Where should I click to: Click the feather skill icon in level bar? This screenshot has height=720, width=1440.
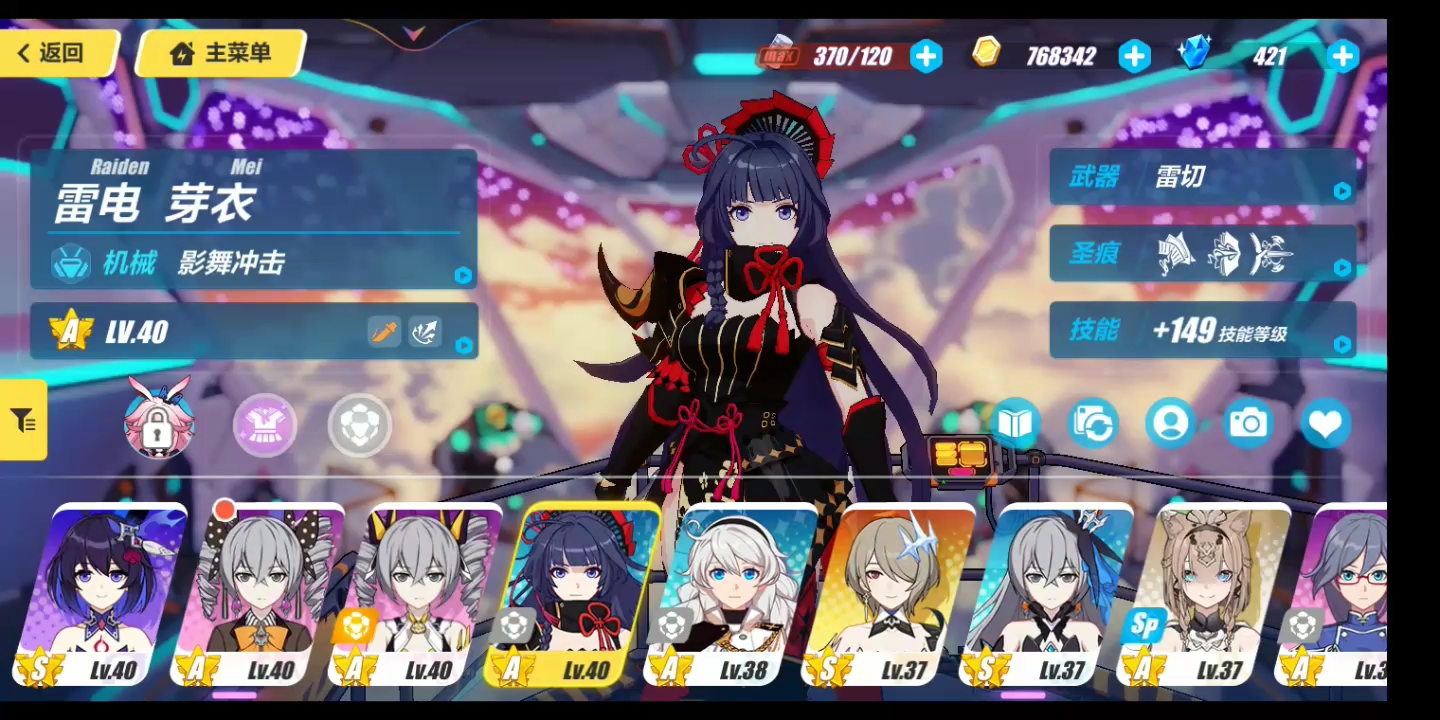tap(424, 331)
